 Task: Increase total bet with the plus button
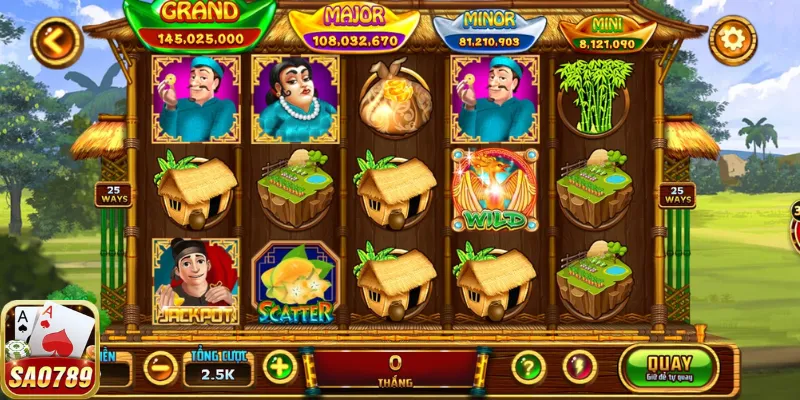[x=280, y=367]
